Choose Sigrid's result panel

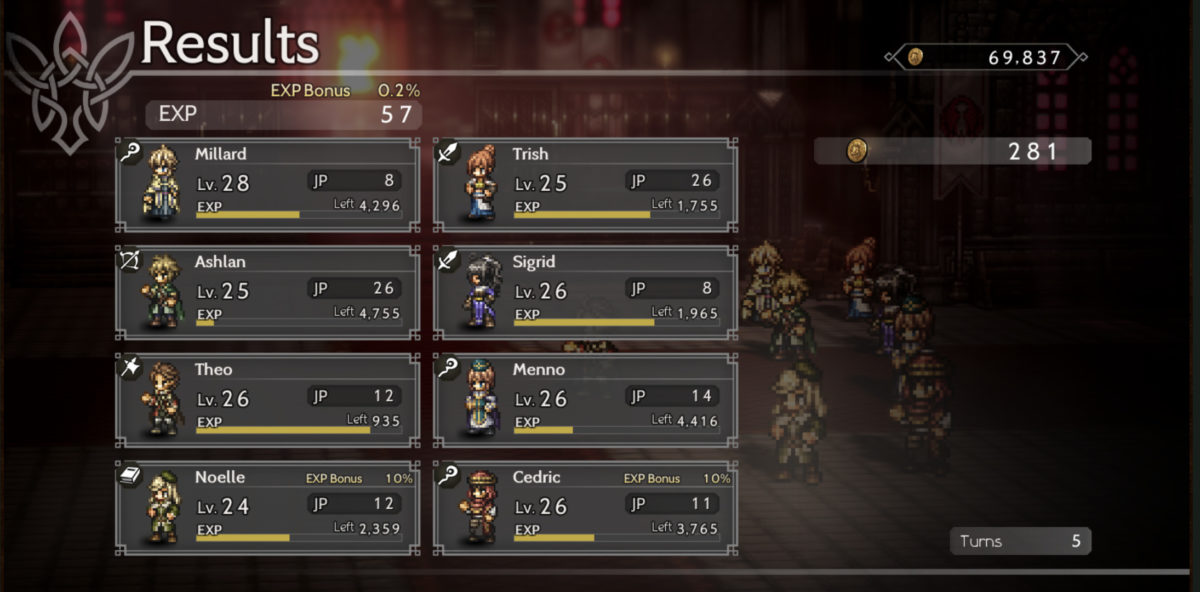586,292
